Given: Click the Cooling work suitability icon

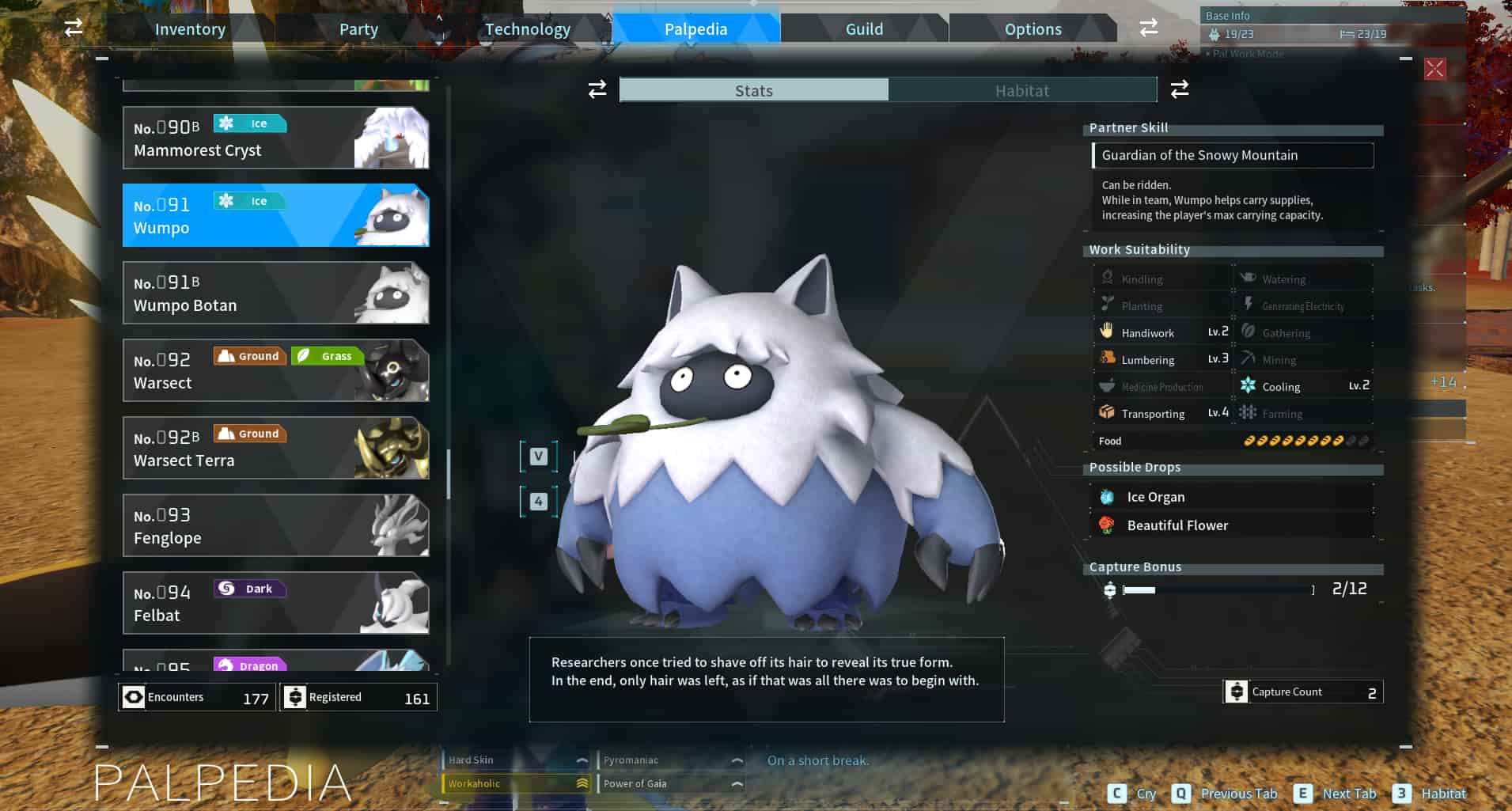Looking at the screenshot, I should [x=1249, y=385].
